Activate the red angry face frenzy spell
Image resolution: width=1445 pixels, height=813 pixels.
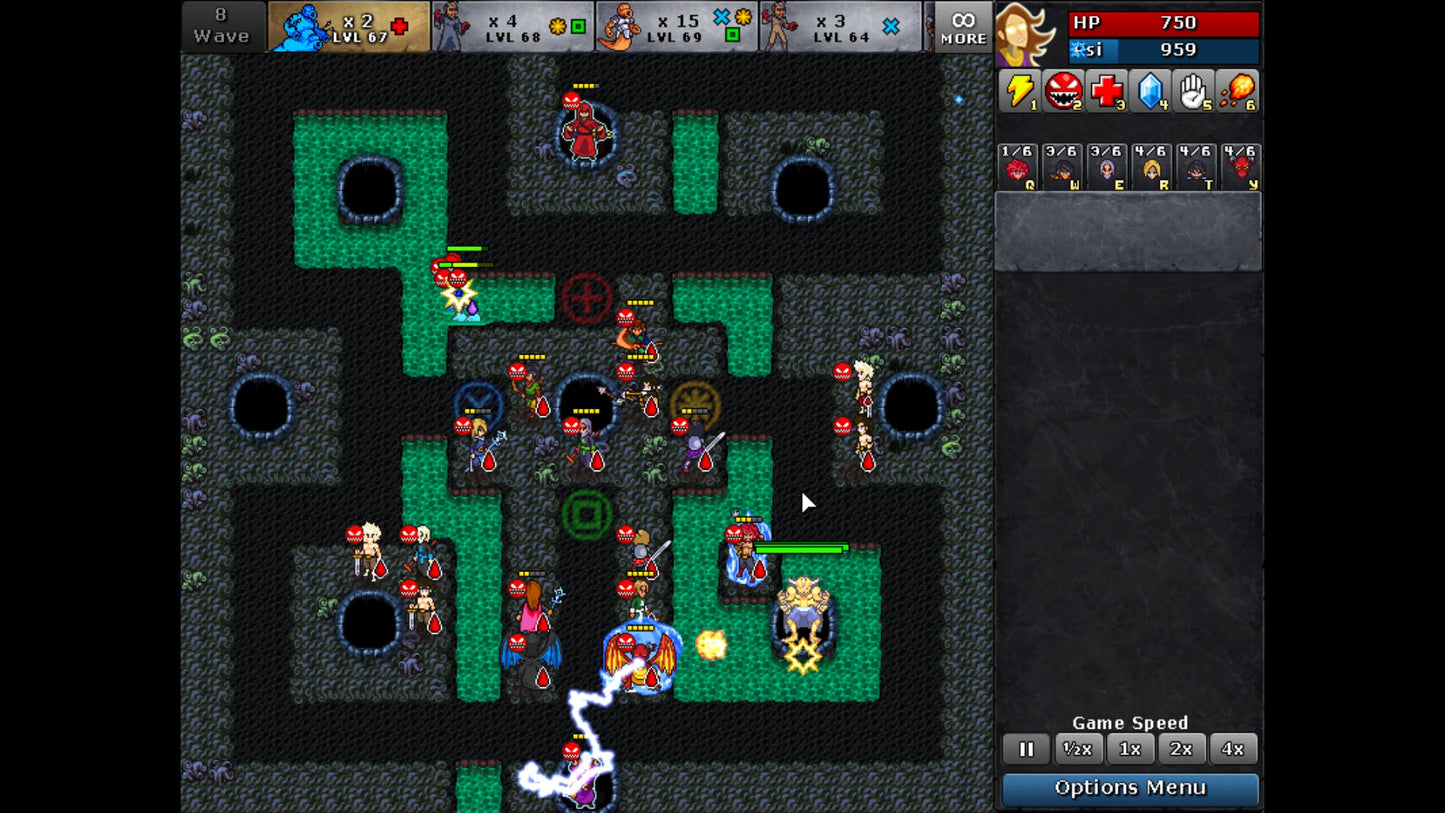pos(1063,92)
